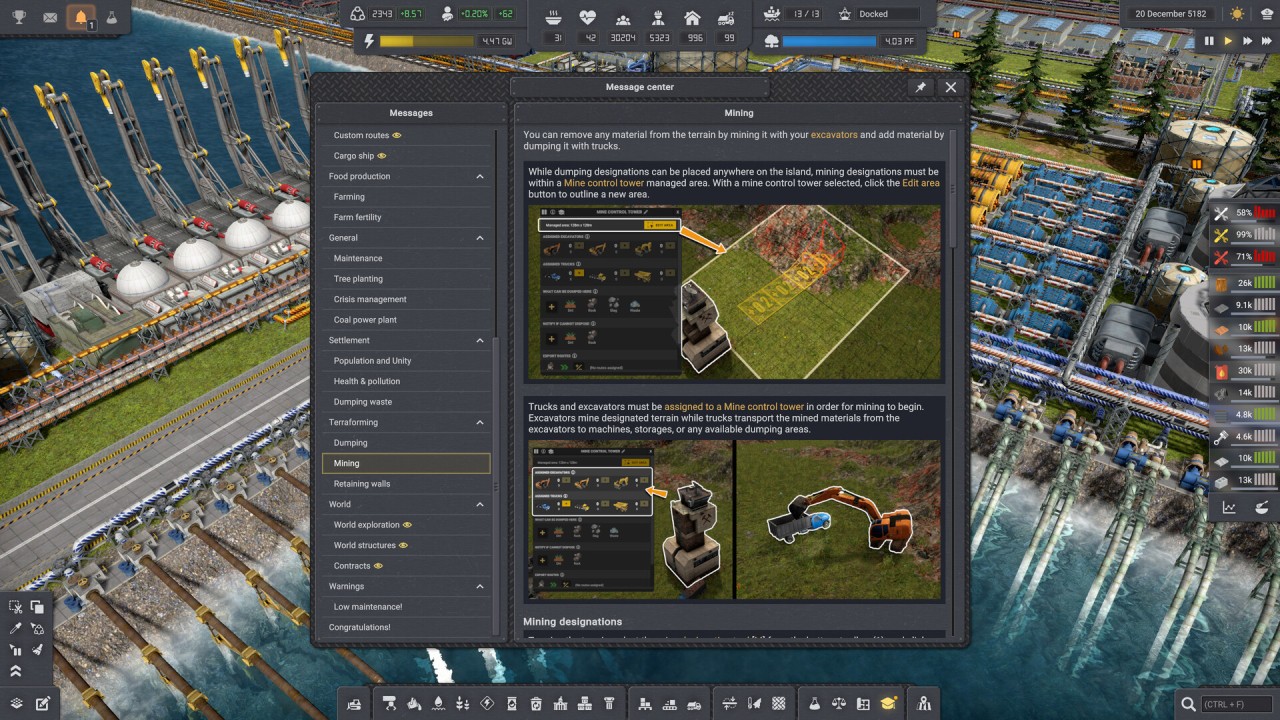Pin the Message center window
This screenshot has height=720, width=1280.
point(921,87)
